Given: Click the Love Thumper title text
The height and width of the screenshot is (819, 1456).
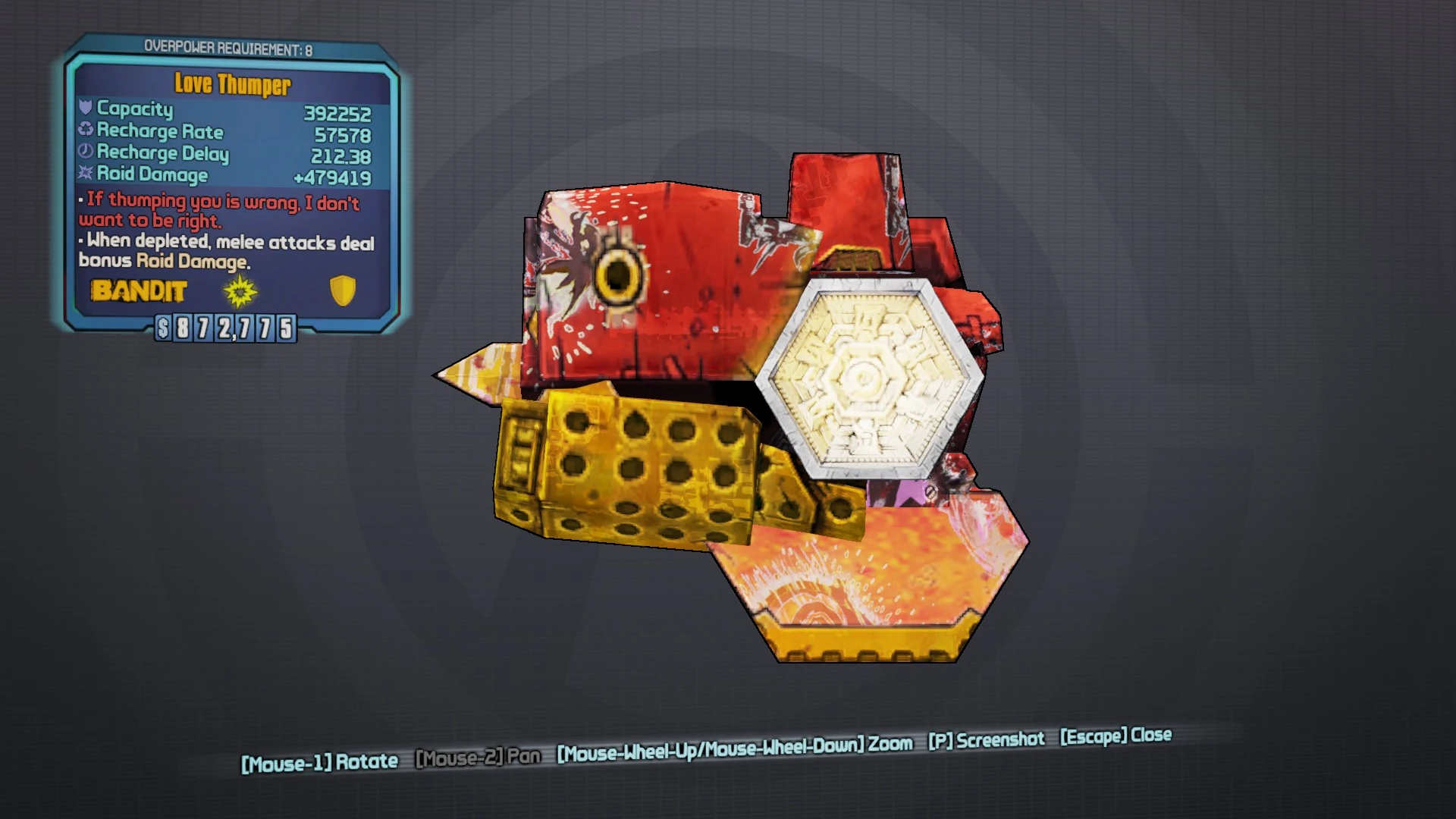Looking at the screenshot, I should click(232, 85).
